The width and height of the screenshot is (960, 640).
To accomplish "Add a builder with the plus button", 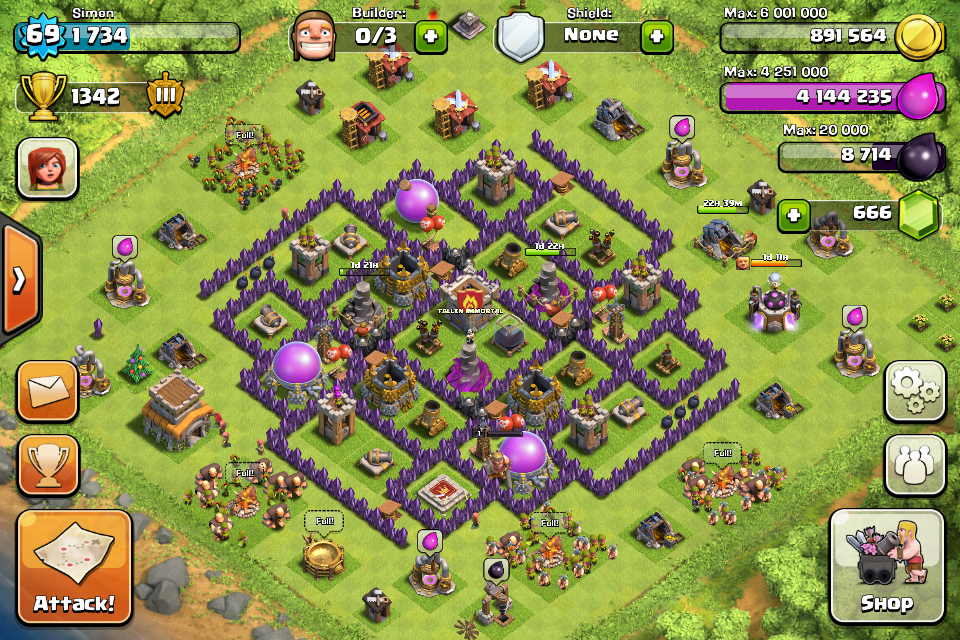I will click(431, 36).
